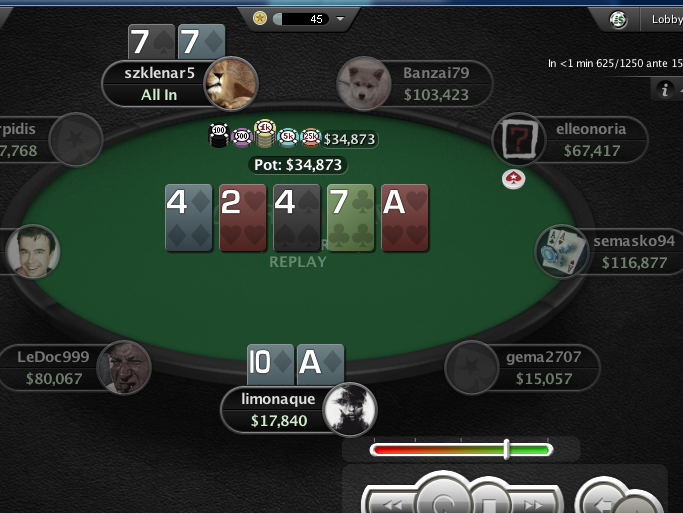Rewind the hand replay
The image size is (683, 513).
(393, 503)
